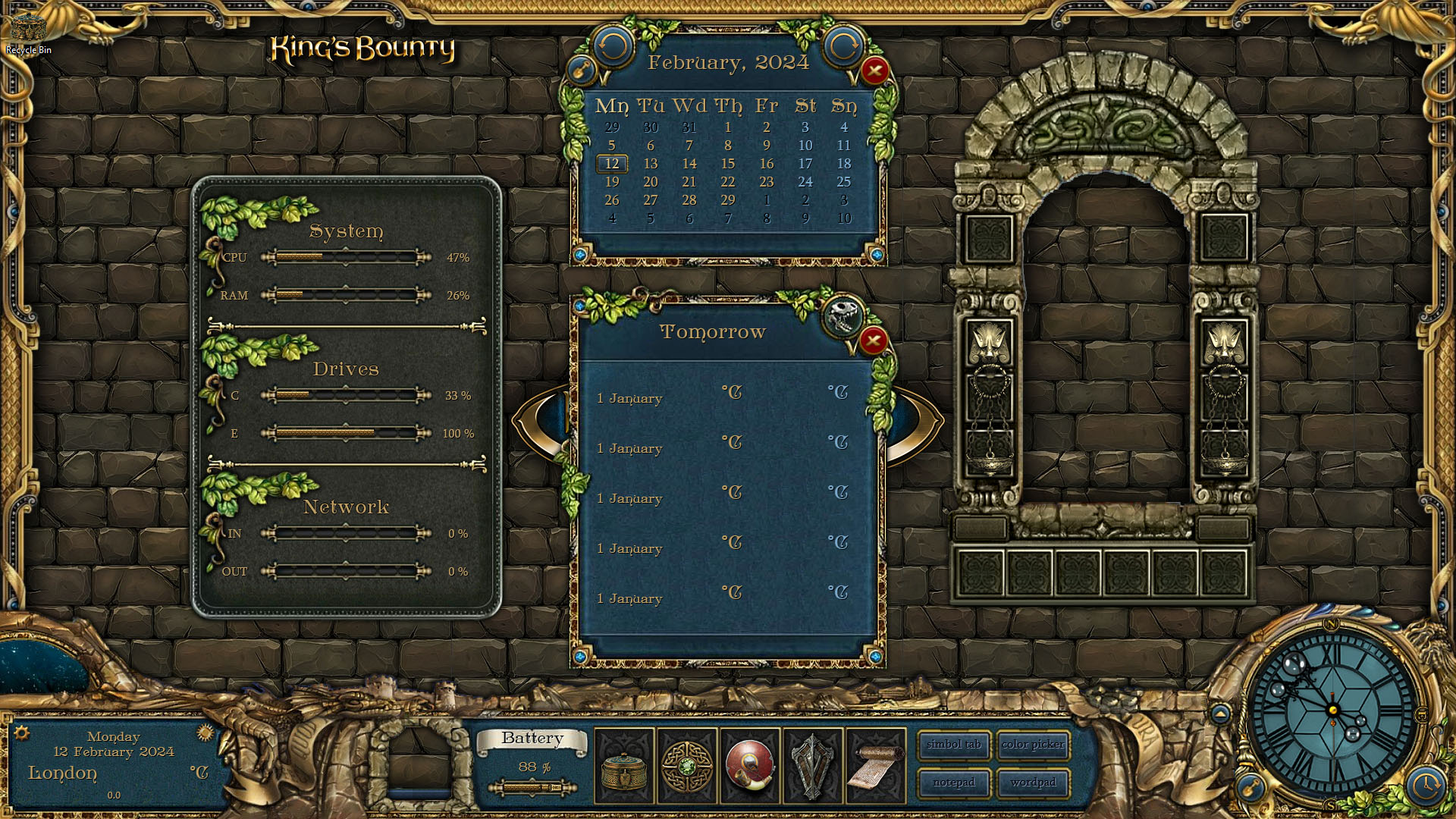
Task: Choose the red shield with horn icon
Action: point(750,766)
